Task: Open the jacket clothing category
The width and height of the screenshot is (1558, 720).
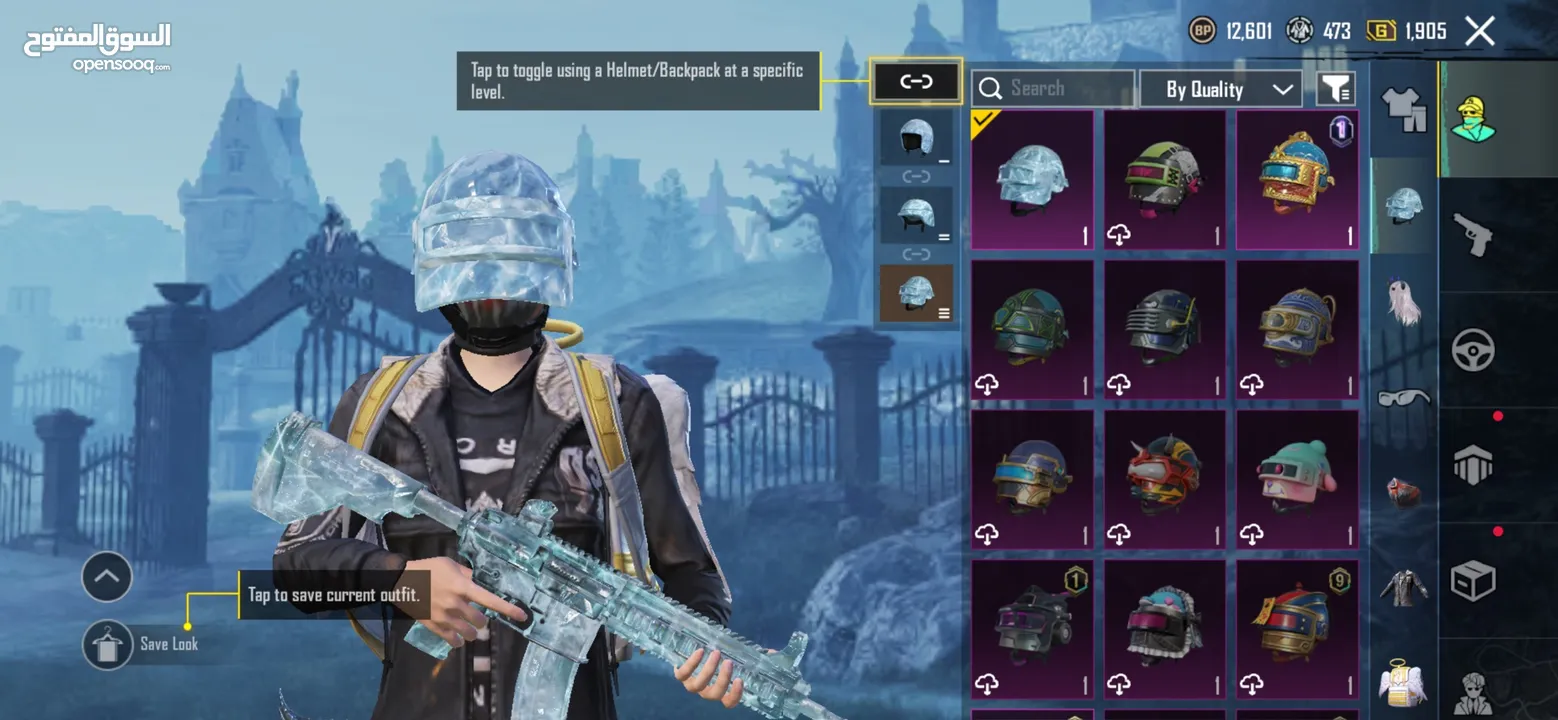Action: (x=1403, y=588)
